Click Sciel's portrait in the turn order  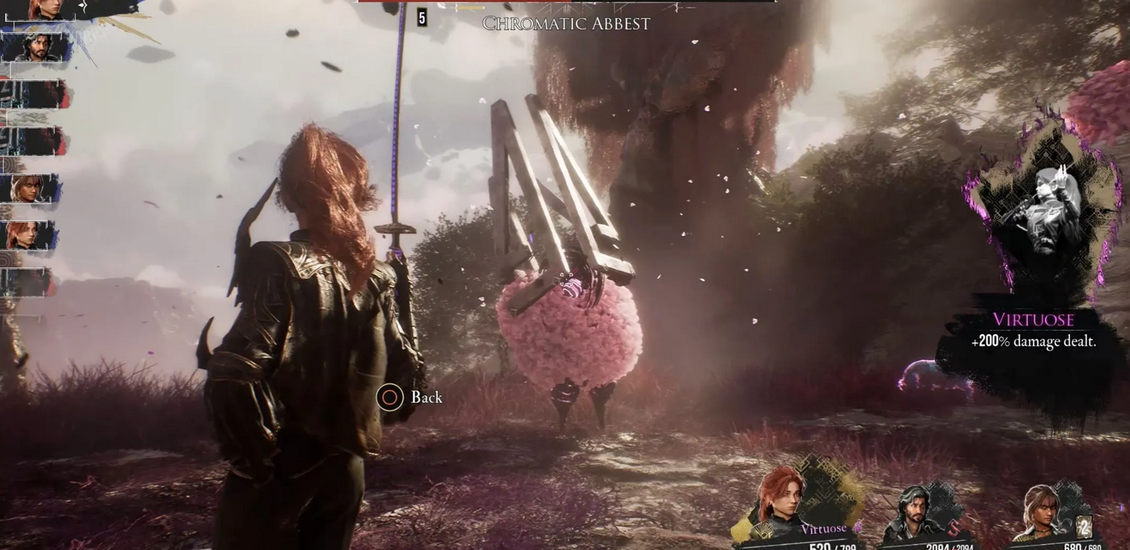click(28, 188)
